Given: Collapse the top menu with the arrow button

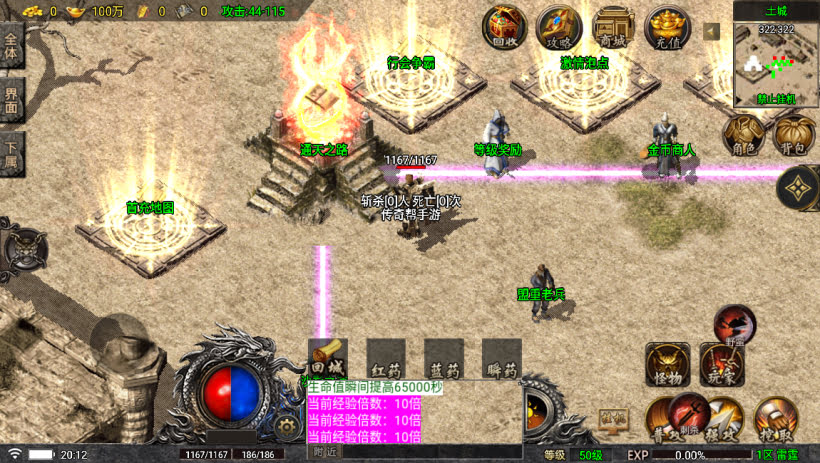Looking at the screenshot, I should 712,31.
